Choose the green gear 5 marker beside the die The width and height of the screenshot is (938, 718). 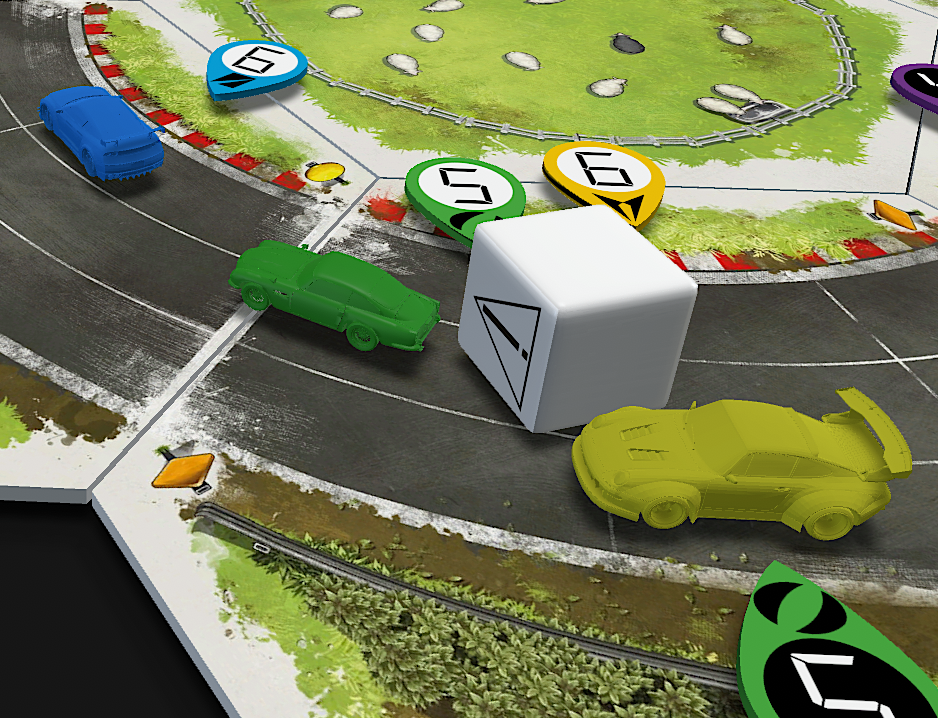point(464,193)
